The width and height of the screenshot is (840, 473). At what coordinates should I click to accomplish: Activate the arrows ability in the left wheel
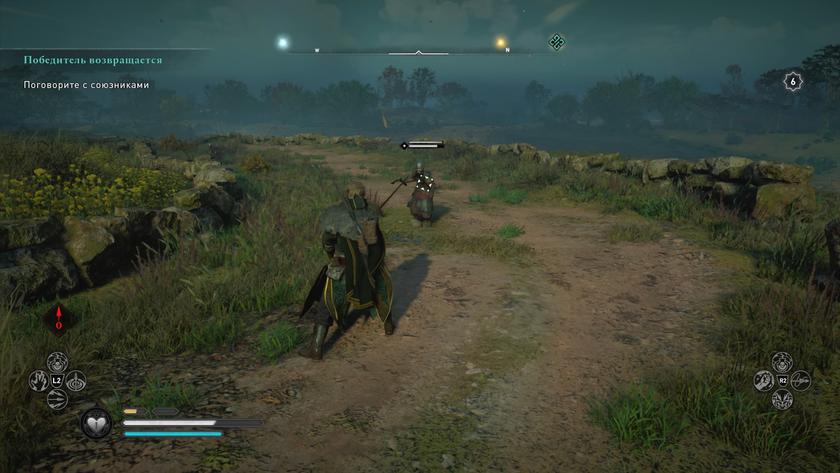[x=57, y=399]
